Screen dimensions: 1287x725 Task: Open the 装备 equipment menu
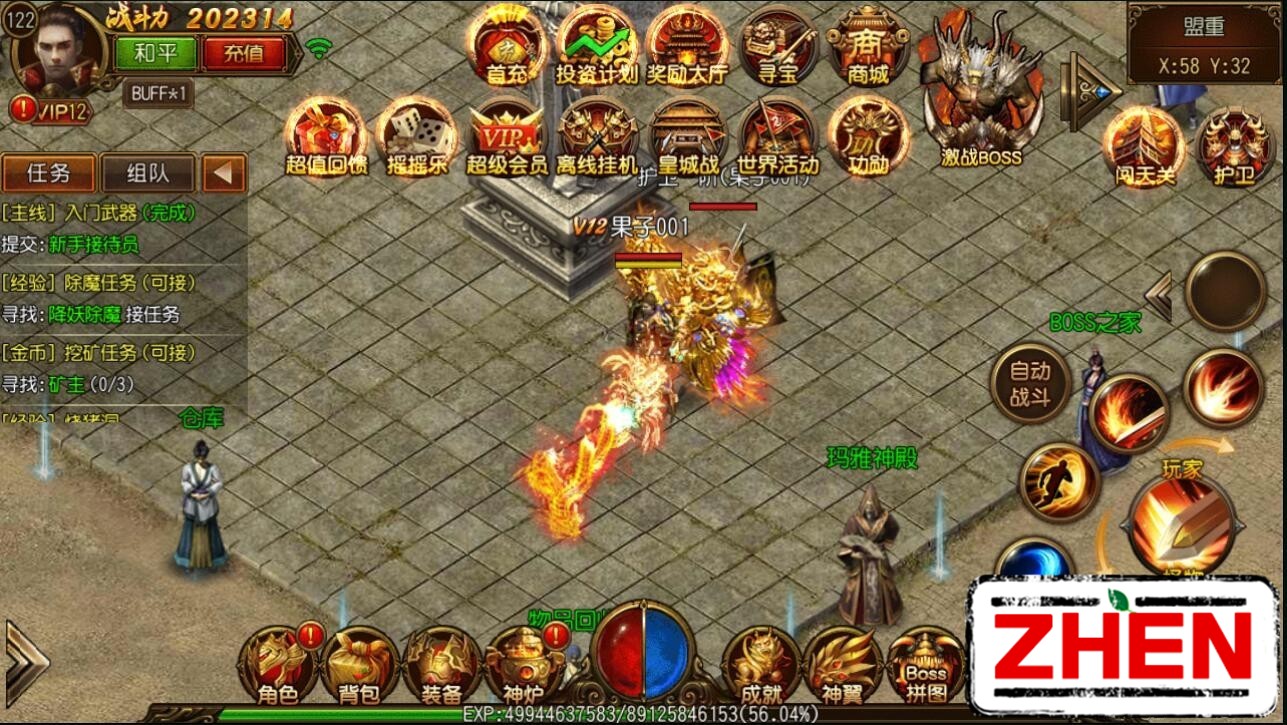click(440, 665)
